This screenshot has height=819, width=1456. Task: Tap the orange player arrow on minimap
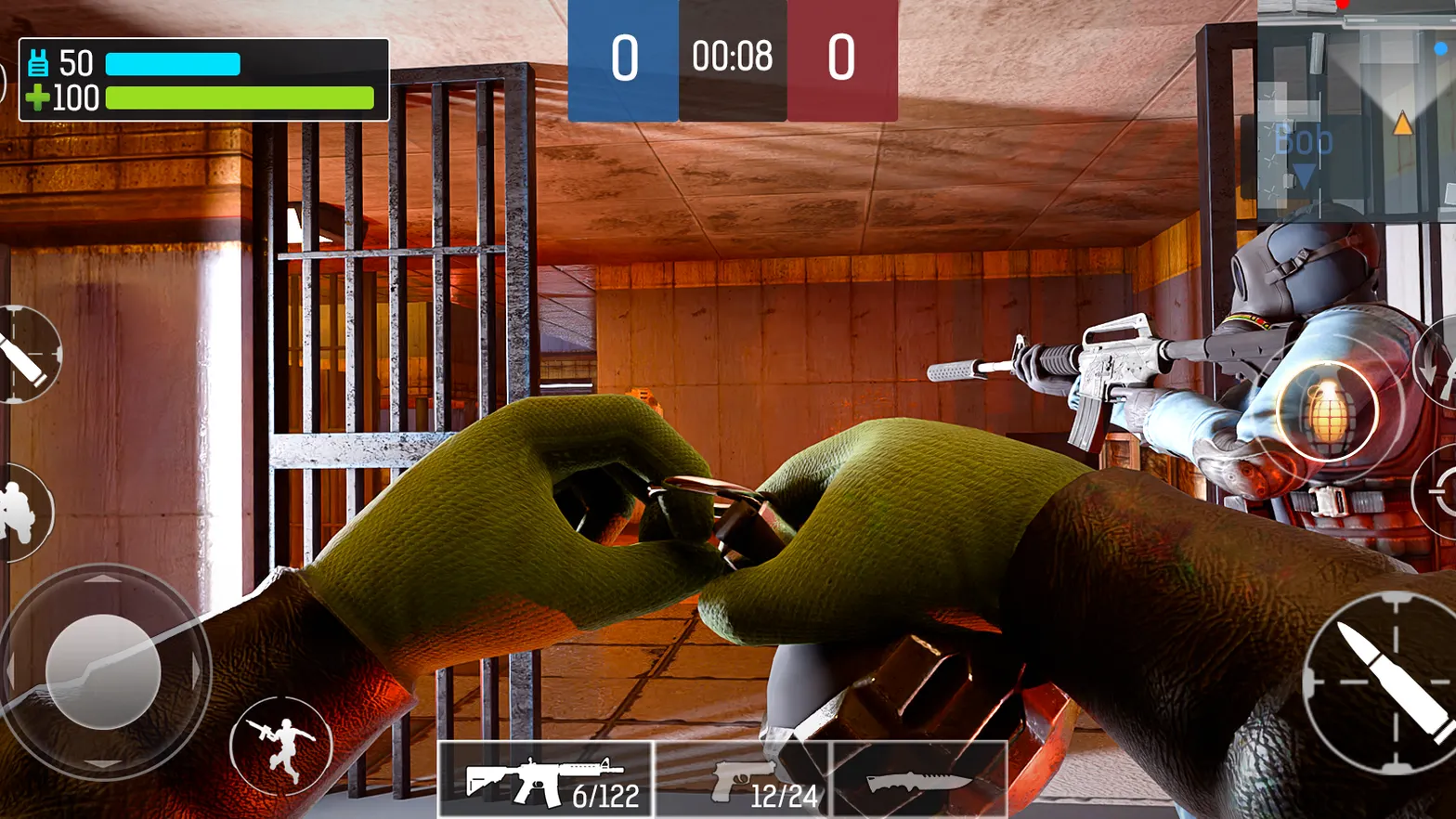tap(1403, 123)
